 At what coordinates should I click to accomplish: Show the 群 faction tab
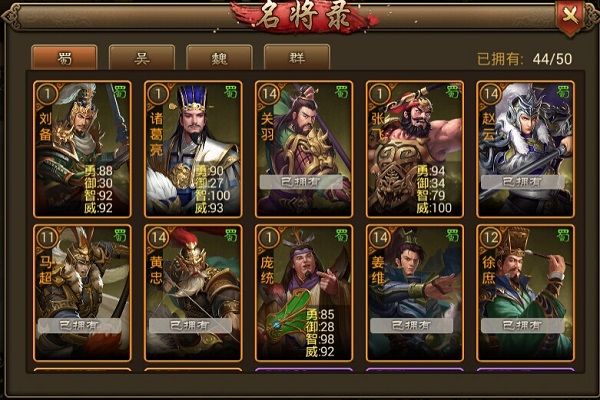point(296,57)
